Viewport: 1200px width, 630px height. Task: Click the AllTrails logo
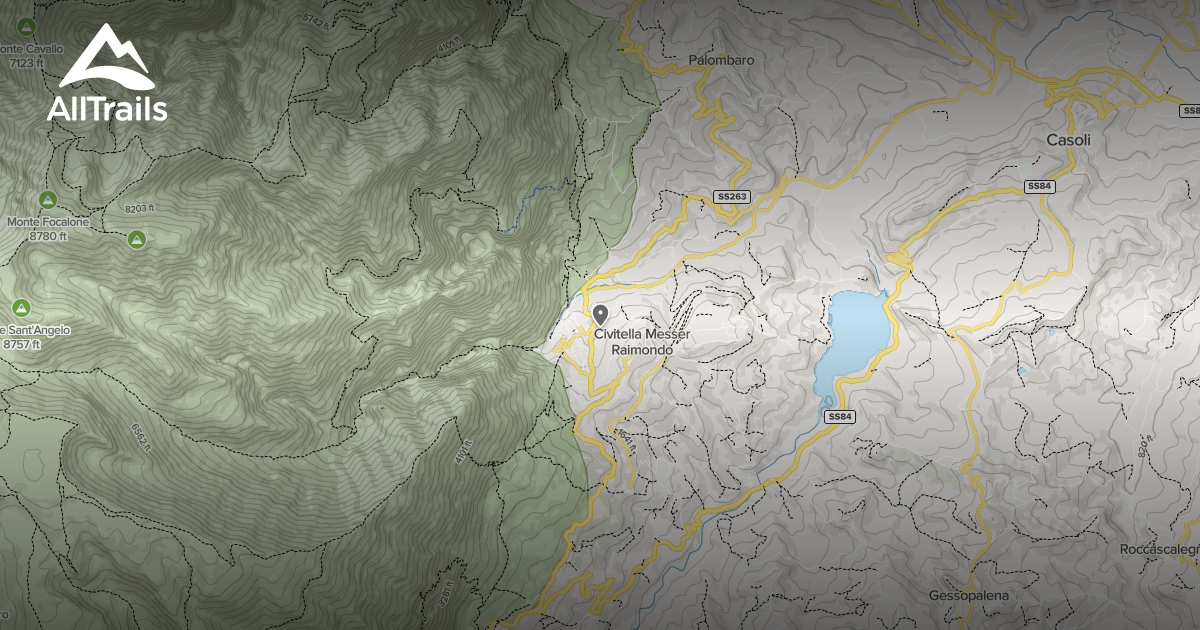coord(106,74)
